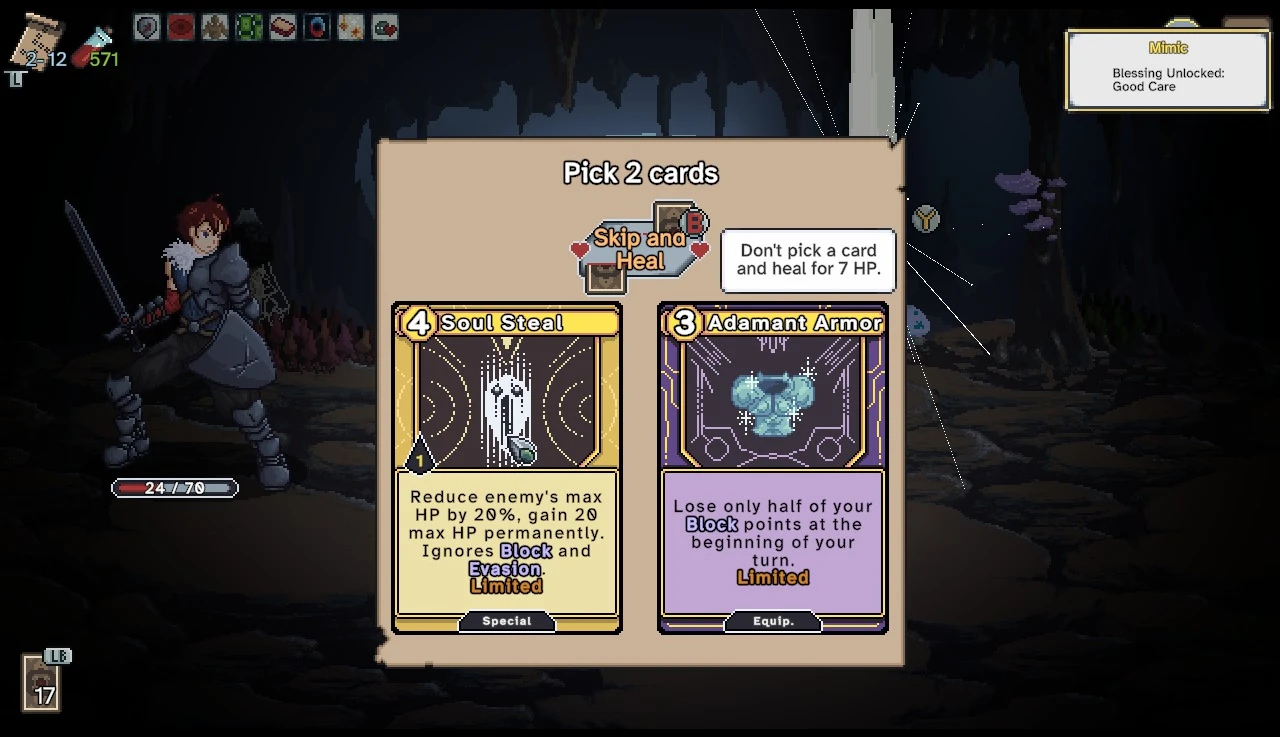The width and height of the screenshot is (1280, 737).
Task: Choose the Adamant Armor card
Action: 772,468
